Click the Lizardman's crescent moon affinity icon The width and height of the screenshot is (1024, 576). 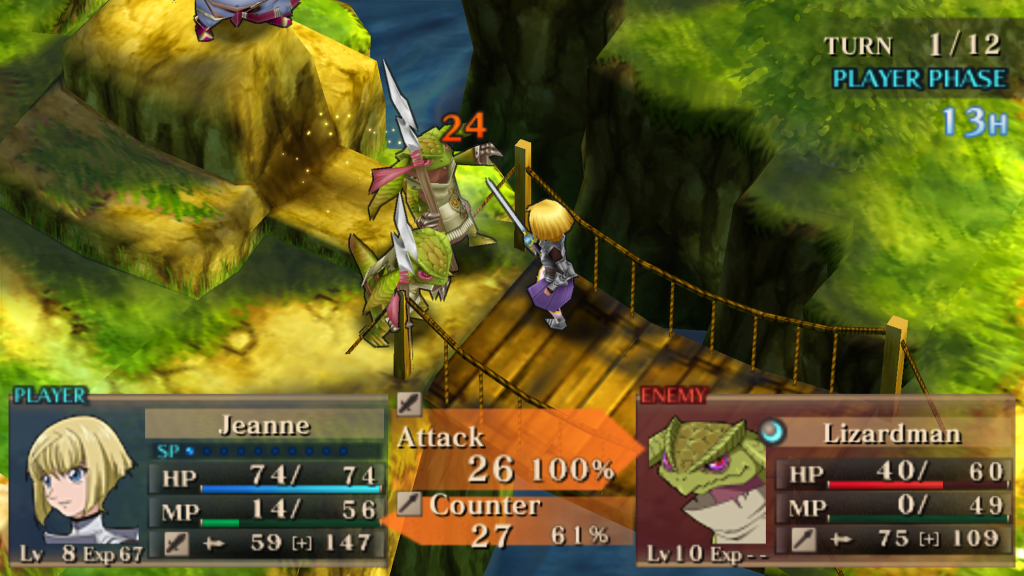(x=773, y=431)
